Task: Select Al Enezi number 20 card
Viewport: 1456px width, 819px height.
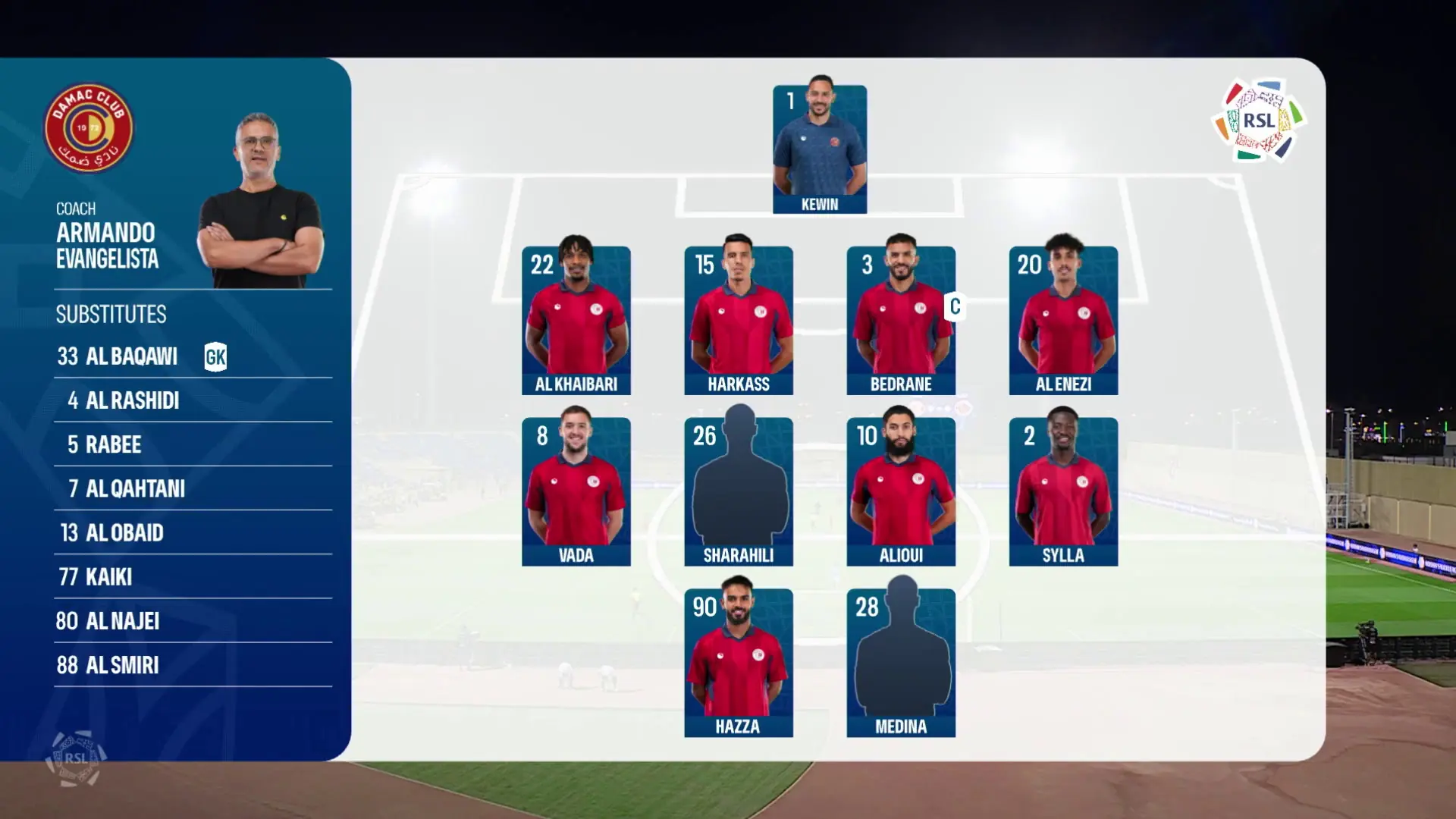Action: pos(1063,320)
